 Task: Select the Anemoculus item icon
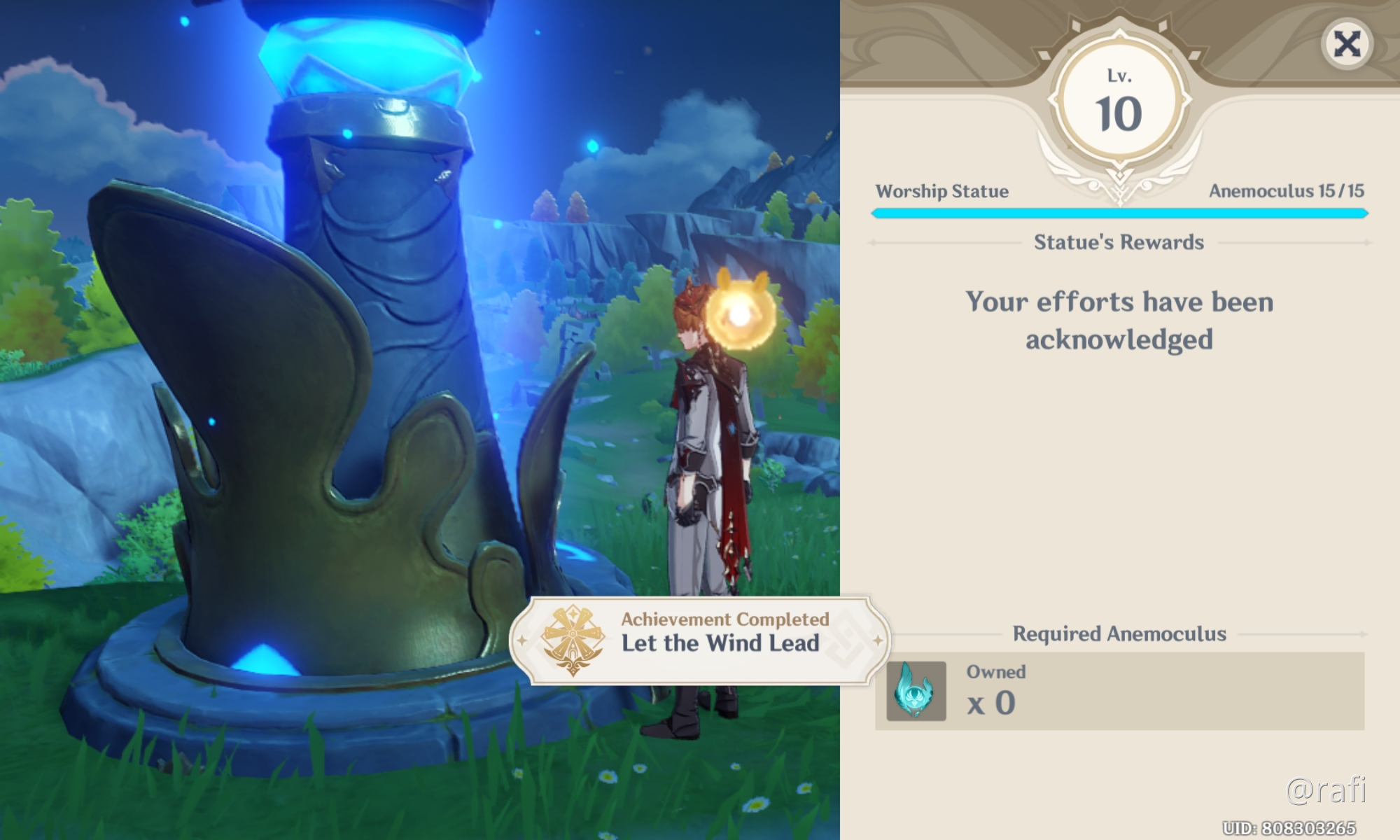916,691
